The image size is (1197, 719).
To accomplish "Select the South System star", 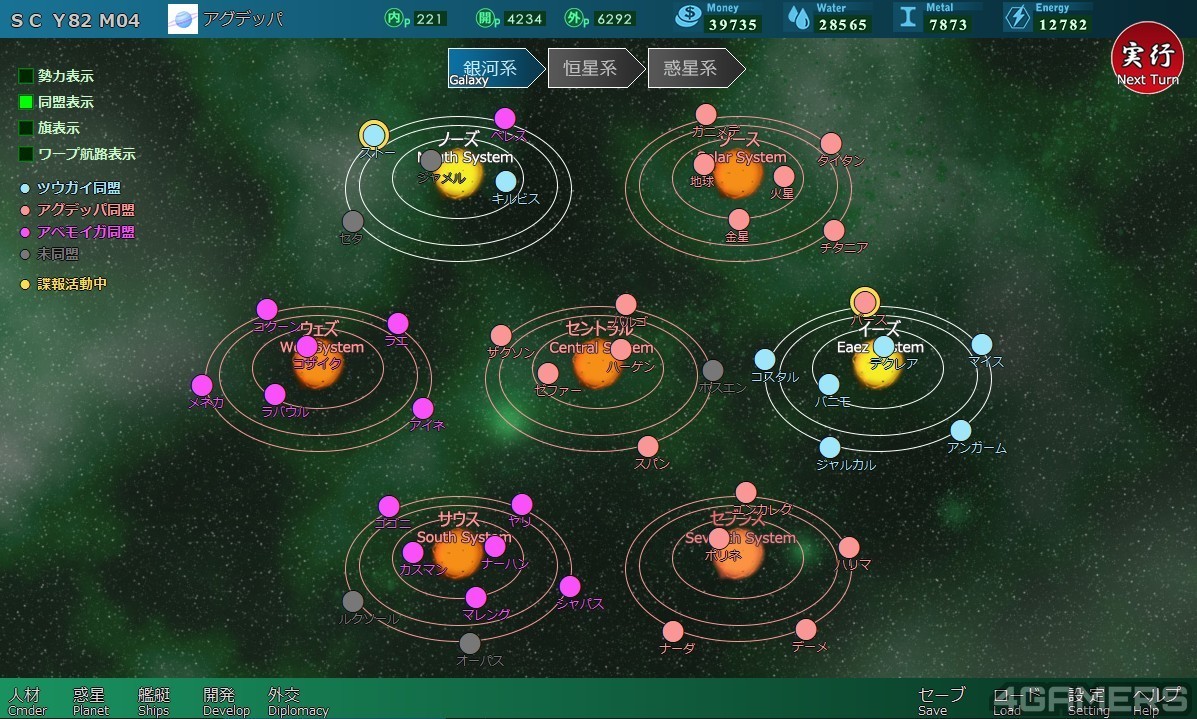I will (458, 558).
